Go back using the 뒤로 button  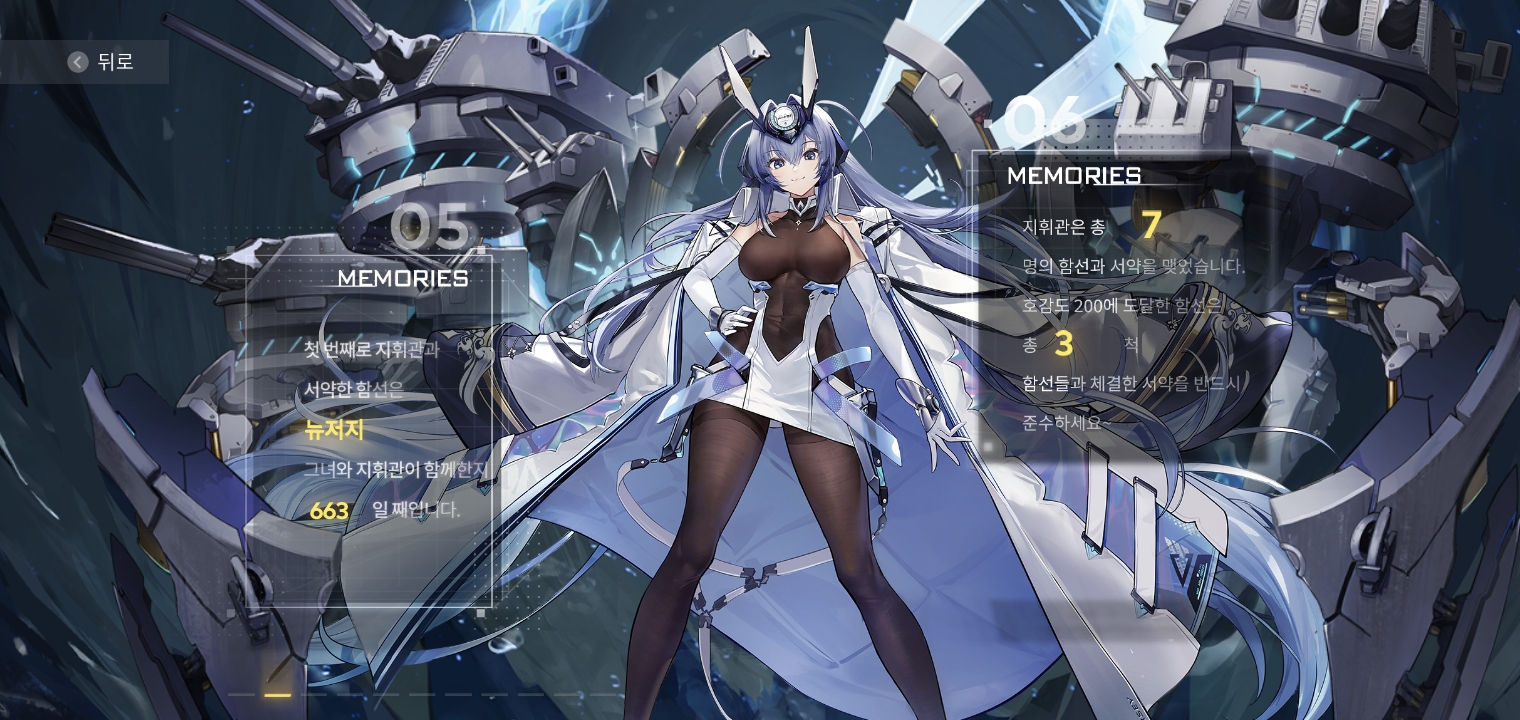100,62
